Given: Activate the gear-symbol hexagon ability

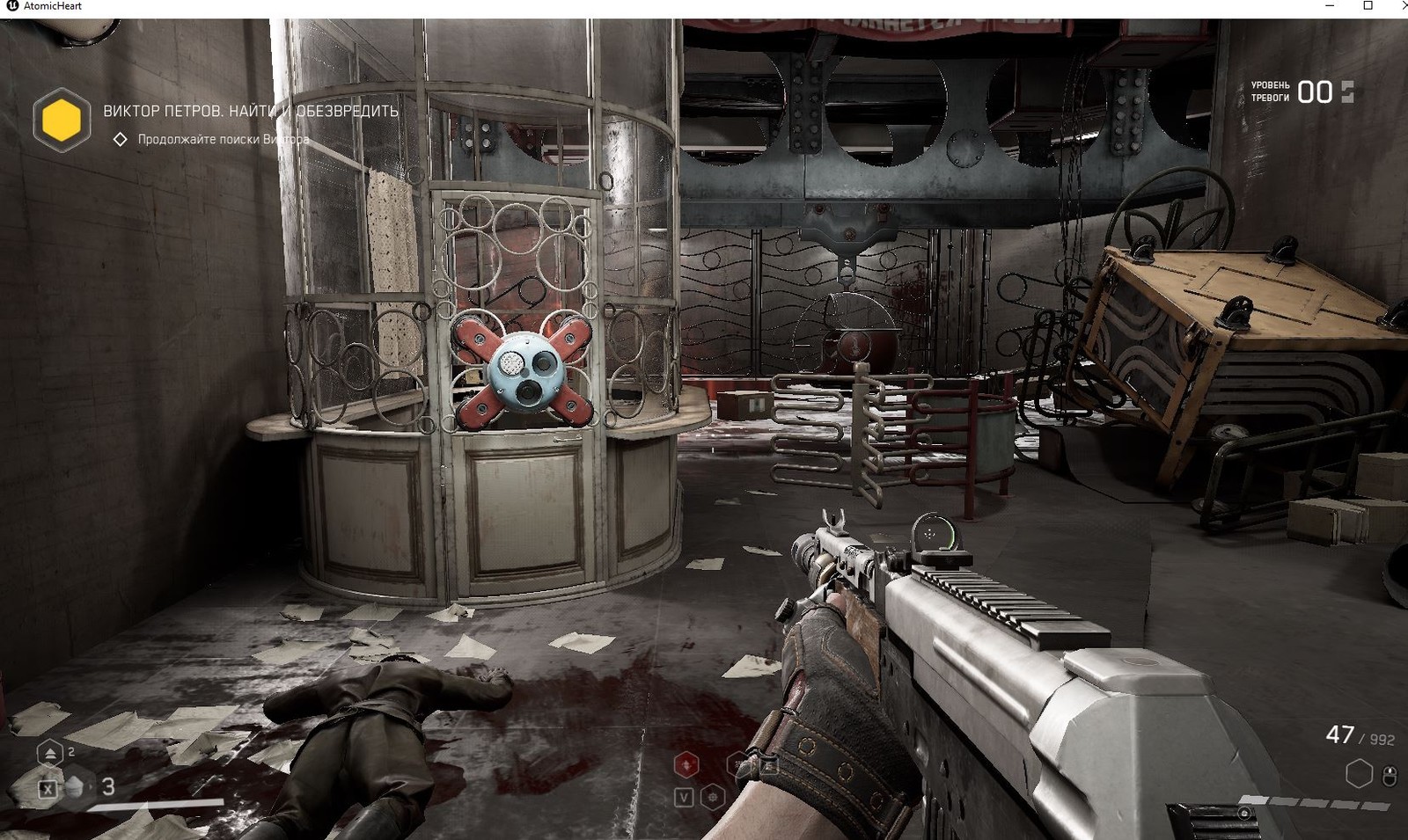Looking at the screenshot, I should [713, 797].
